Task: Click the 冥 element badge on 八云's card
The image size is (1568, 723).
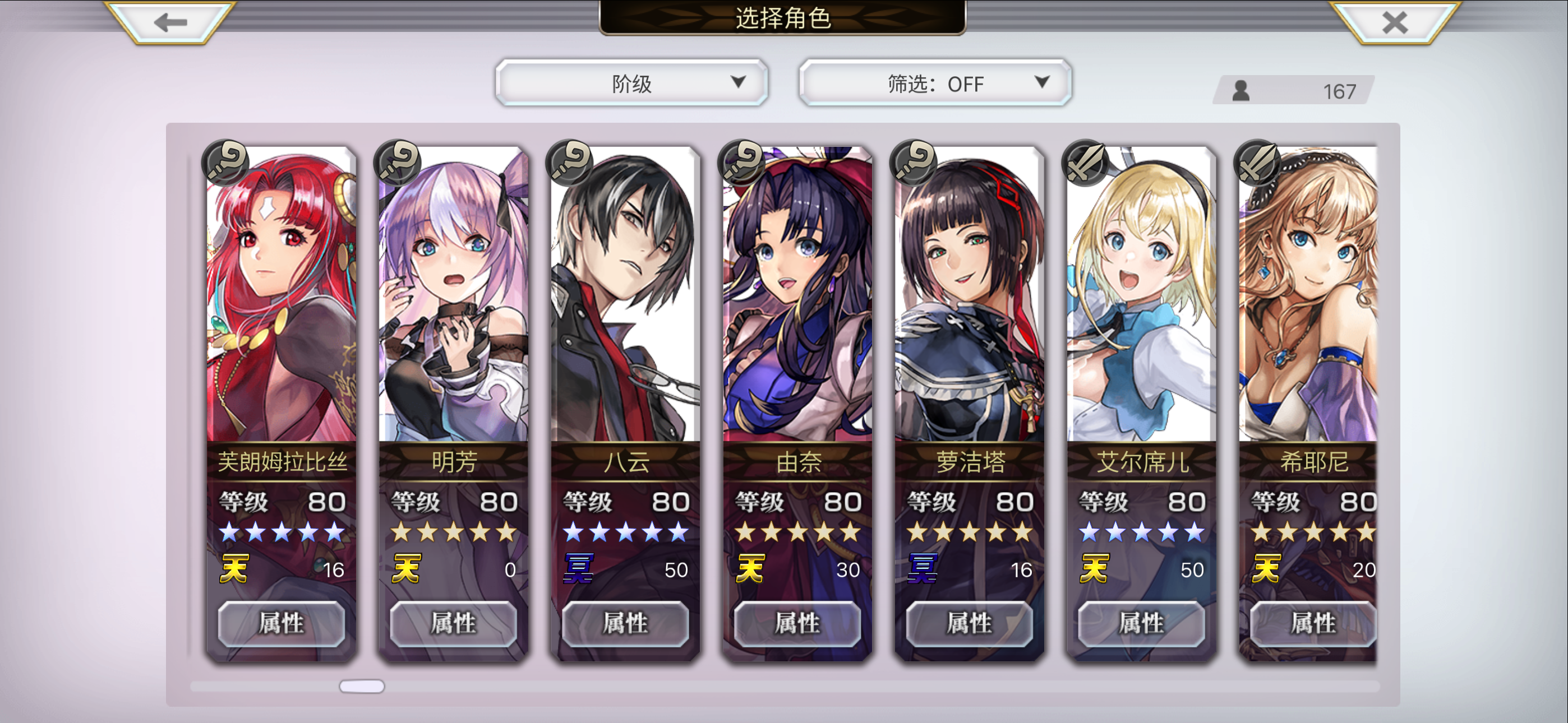Action: coord(577,567)
